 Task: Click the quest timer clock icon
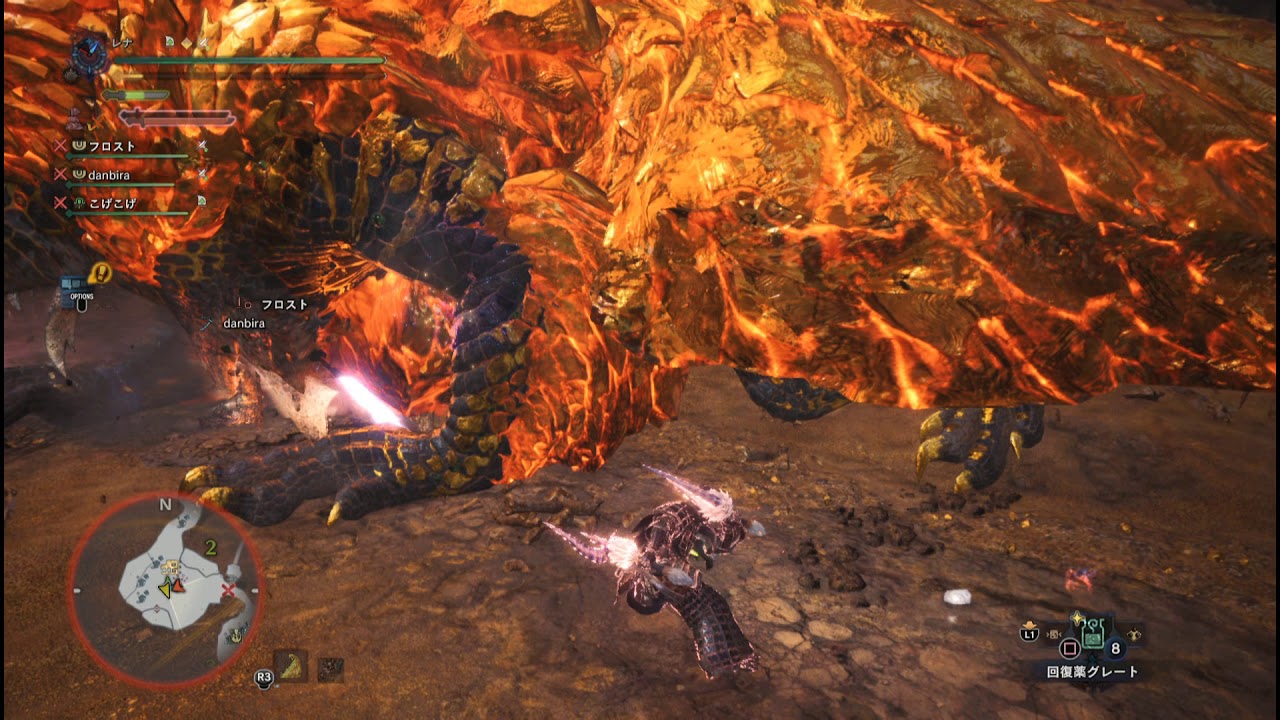pyautogui.click(x=91, y=51)
